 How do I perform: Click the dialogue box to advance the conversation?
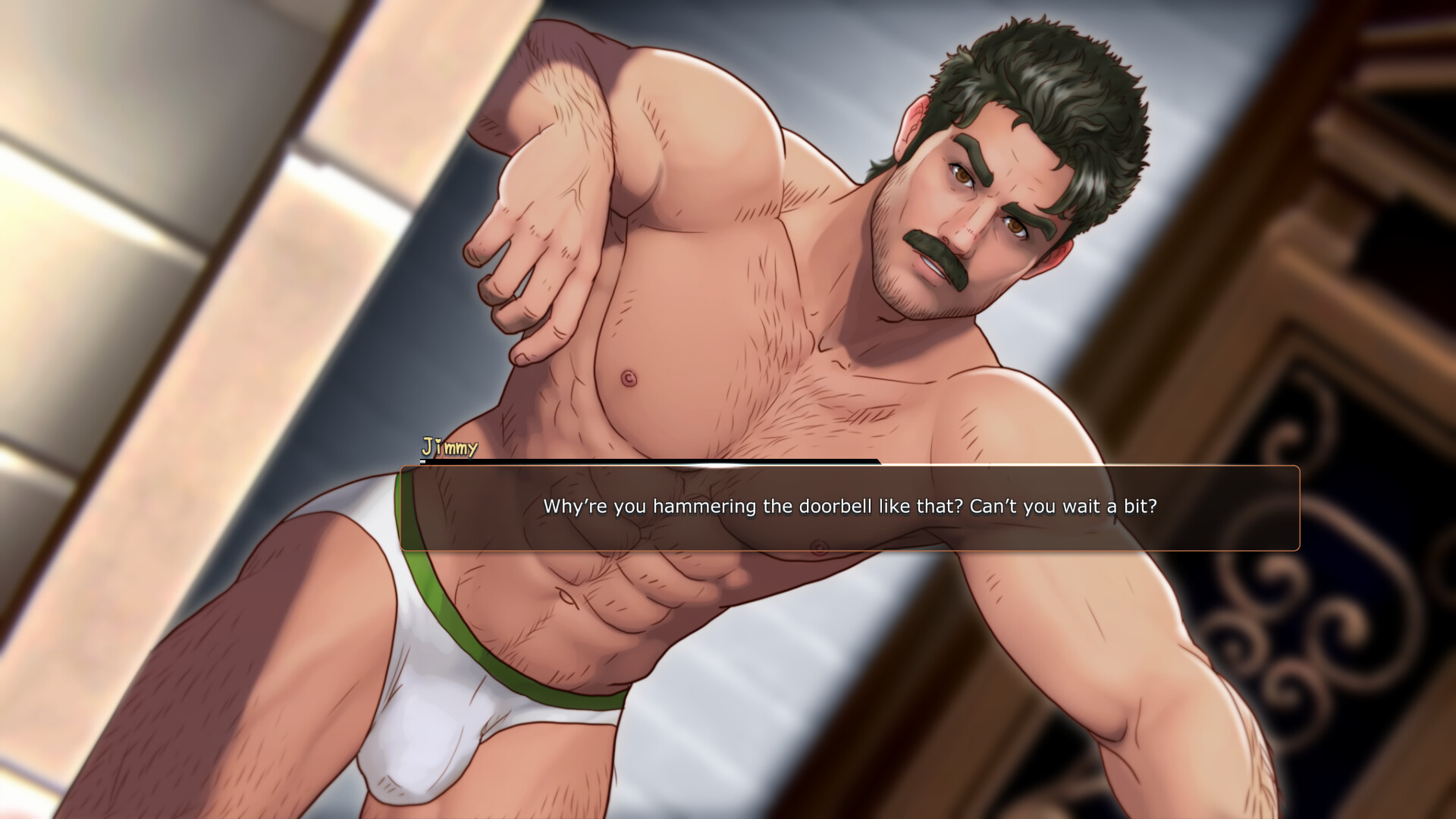849,508
